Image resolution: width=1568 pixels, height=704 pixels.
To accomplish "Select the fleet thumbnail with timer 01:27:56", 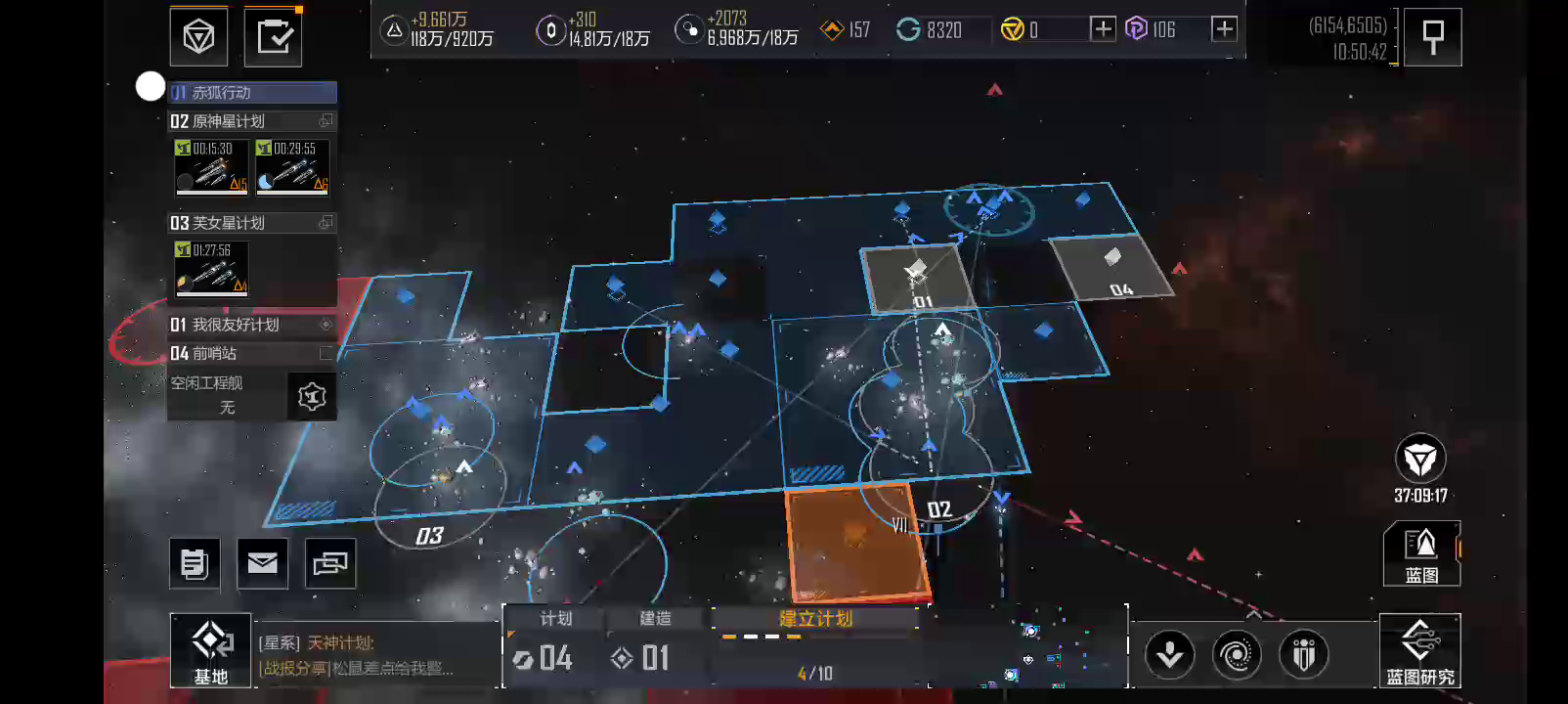I will point(210,269).
